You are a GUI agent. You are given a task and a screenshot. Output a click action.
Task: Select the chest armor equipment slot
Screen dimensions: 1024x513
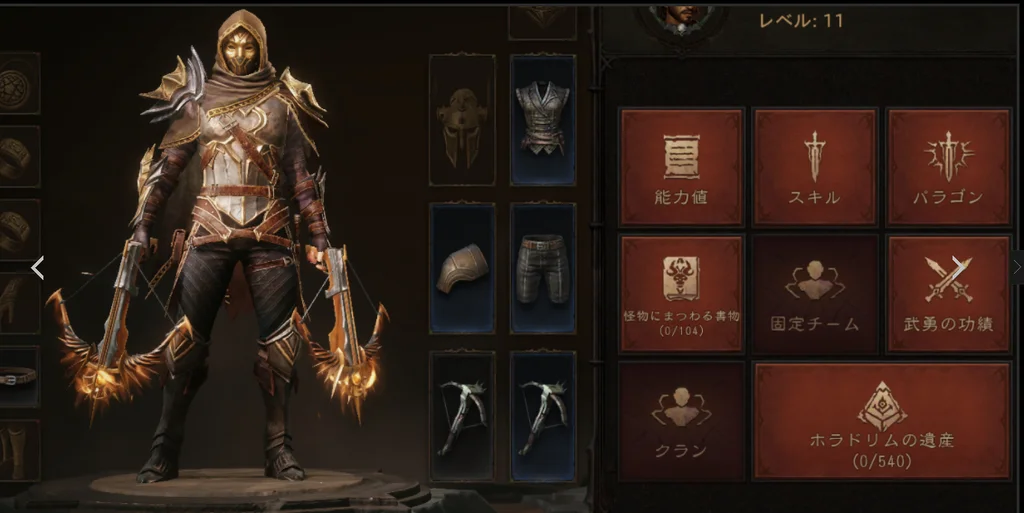[x=543, y=120]
